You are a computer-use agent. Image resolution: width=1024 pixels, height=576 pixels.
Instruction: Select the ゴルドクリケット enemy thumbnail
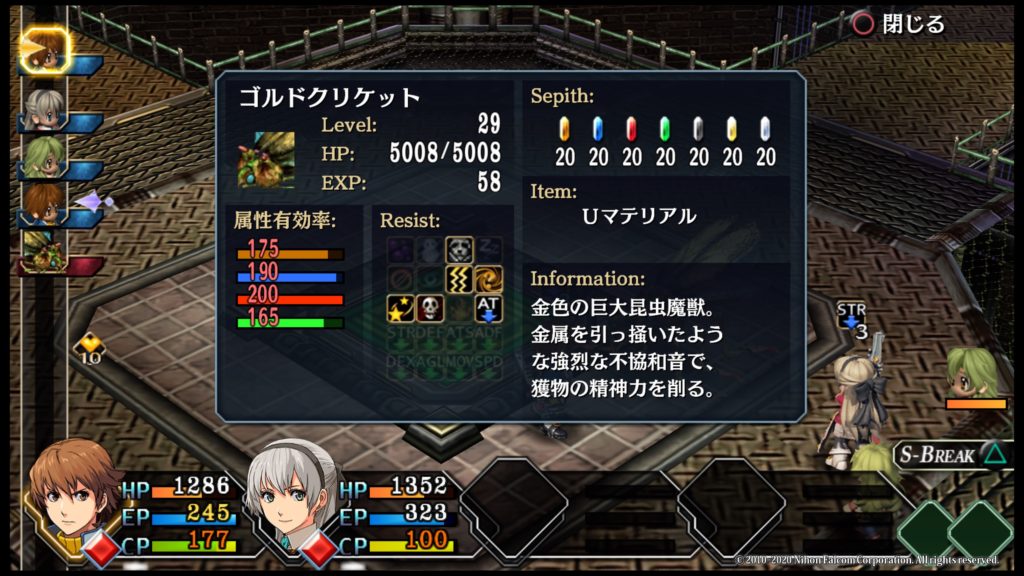point(266,160)
